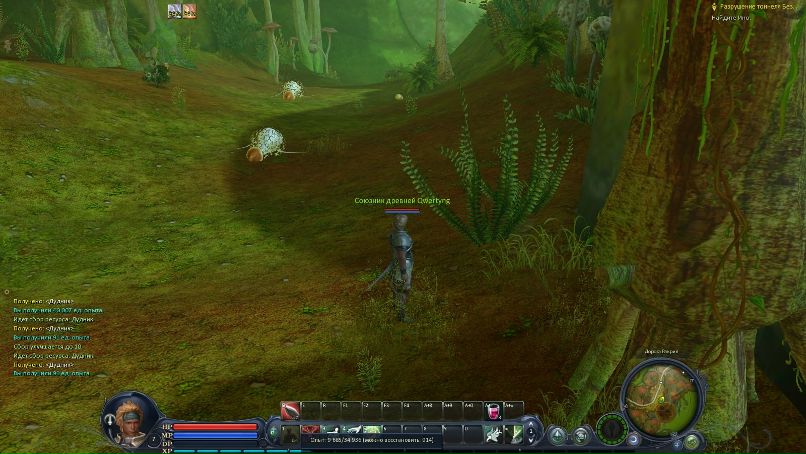Screen dimensions: 806x454
Task: Select the targeted character's name plate
Action: (x=402, y=201)
